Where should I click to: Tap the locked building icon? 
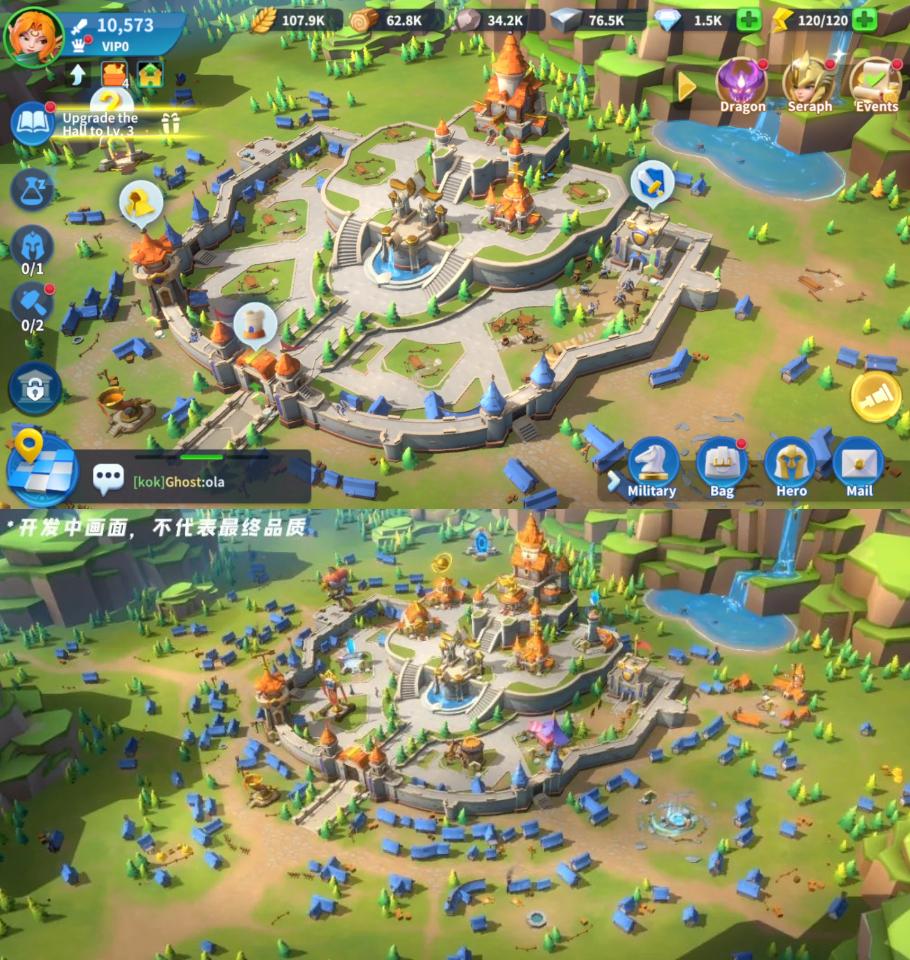click(35, 389)
